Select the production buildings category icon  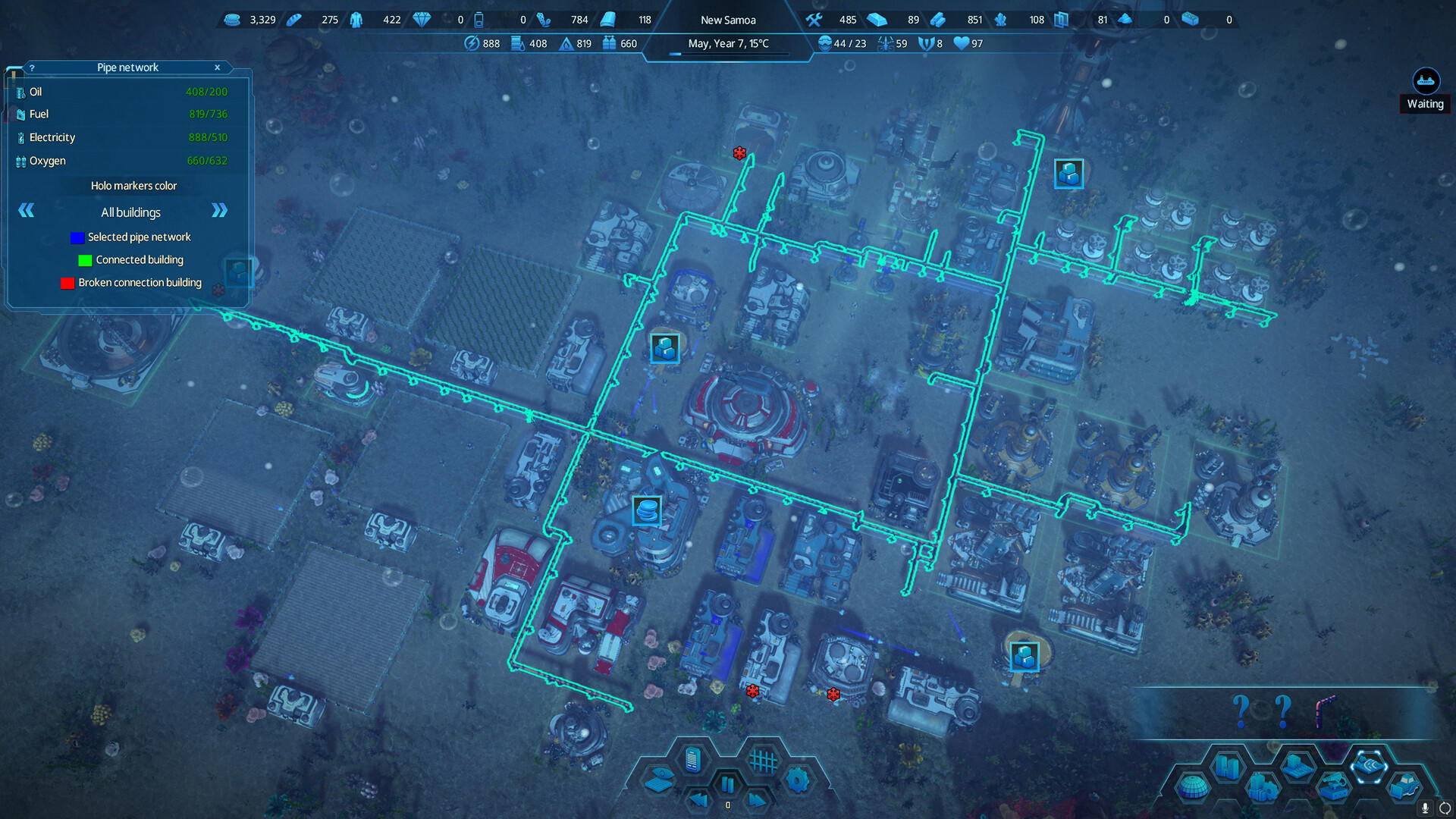[1263, 786]
